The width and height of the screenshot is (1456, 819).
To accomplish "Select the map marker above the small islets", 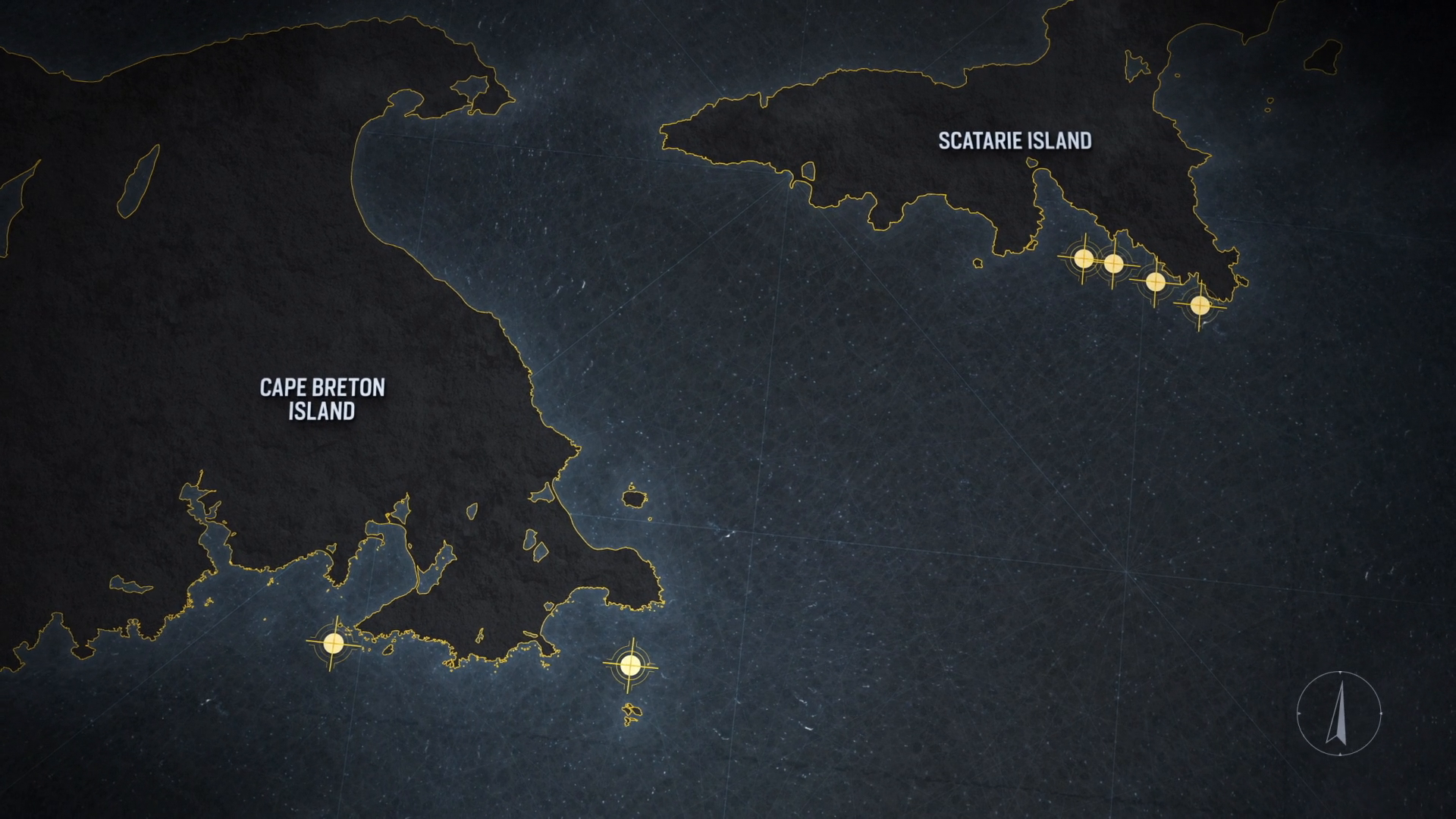I will [629, 665].
